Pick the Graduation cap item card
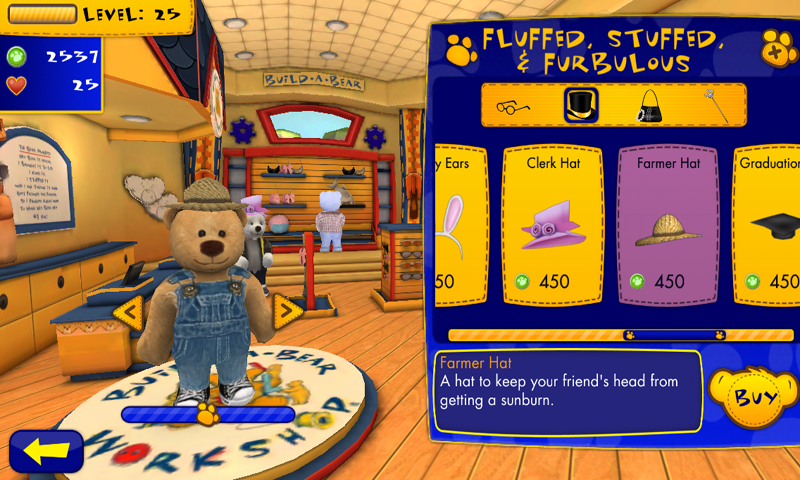 point(770,225)
